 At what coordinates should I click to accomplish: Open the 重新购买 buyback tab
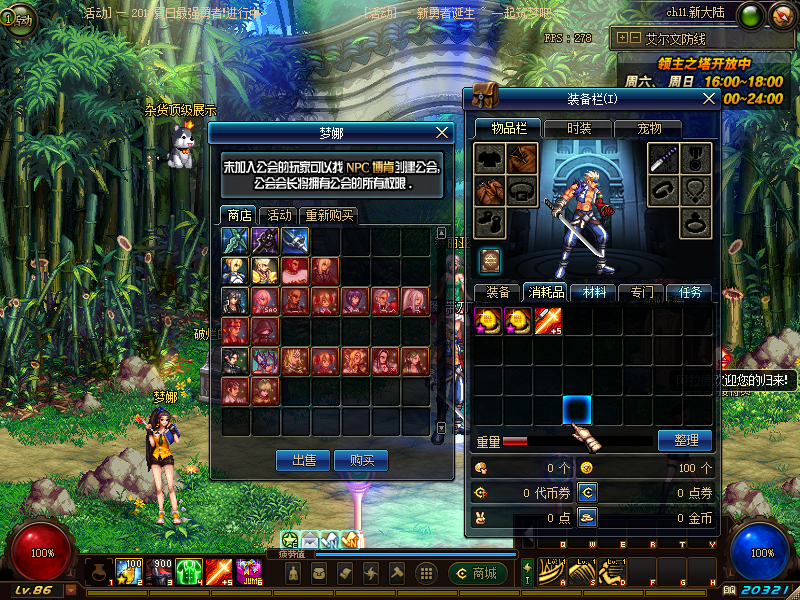click(329, 215)
